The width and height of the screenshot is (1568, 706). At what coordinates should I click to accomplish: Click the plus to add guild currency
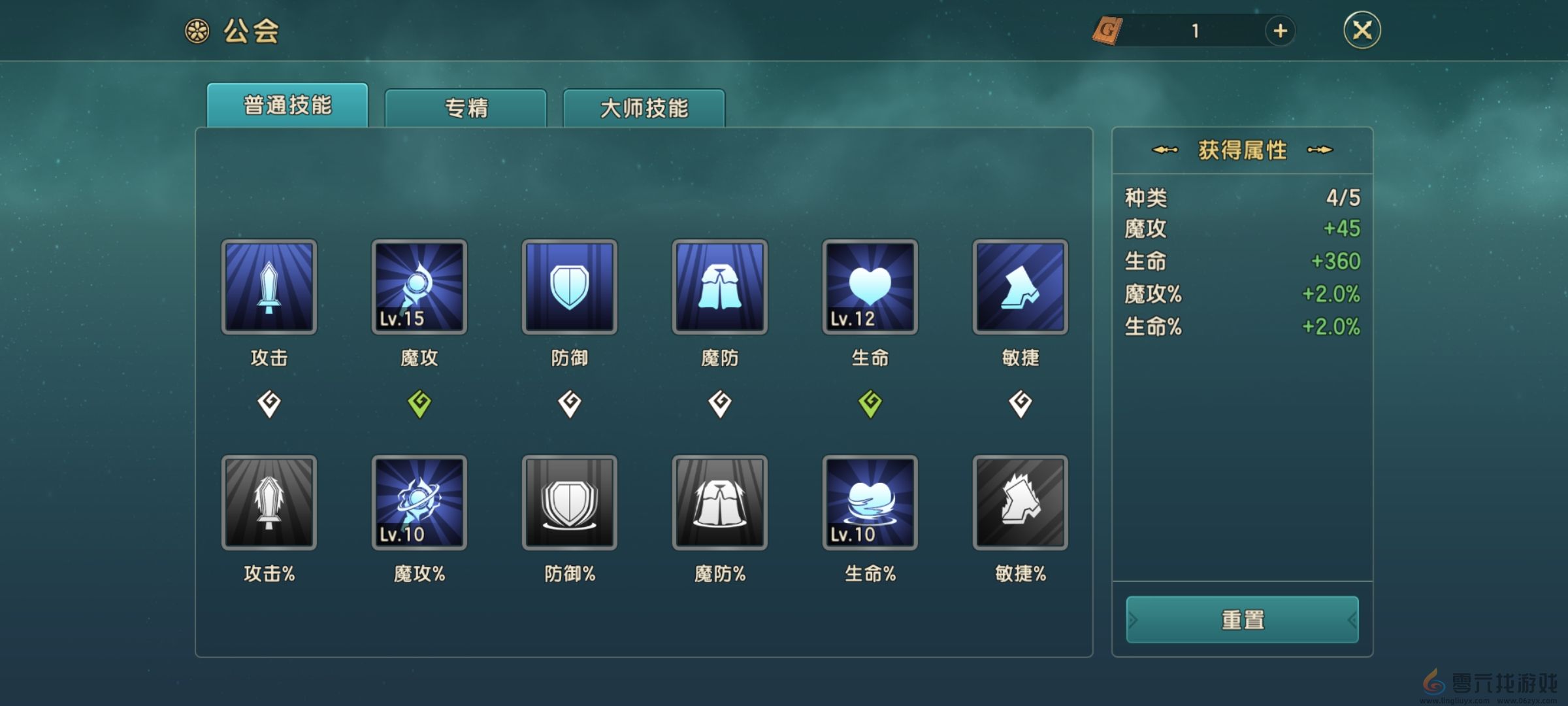tap(1280, 31)
